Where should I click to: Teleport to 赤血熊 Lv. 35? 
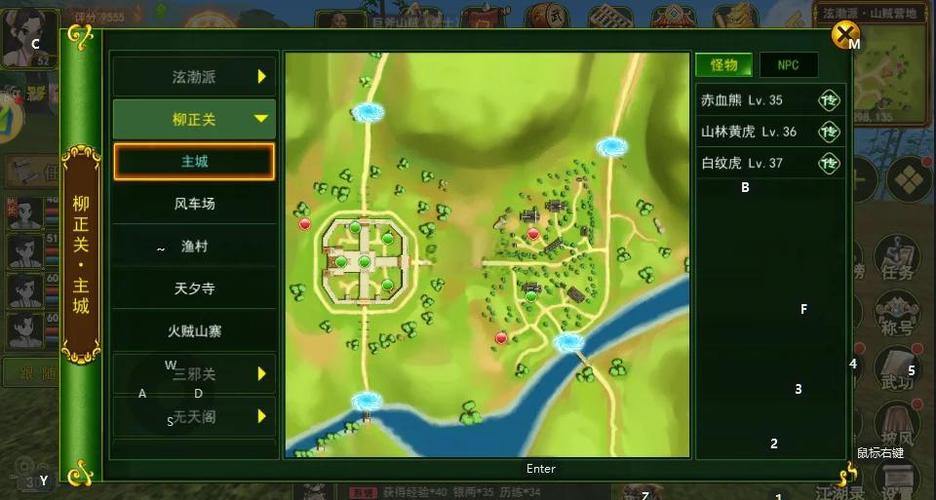(829, 100)
